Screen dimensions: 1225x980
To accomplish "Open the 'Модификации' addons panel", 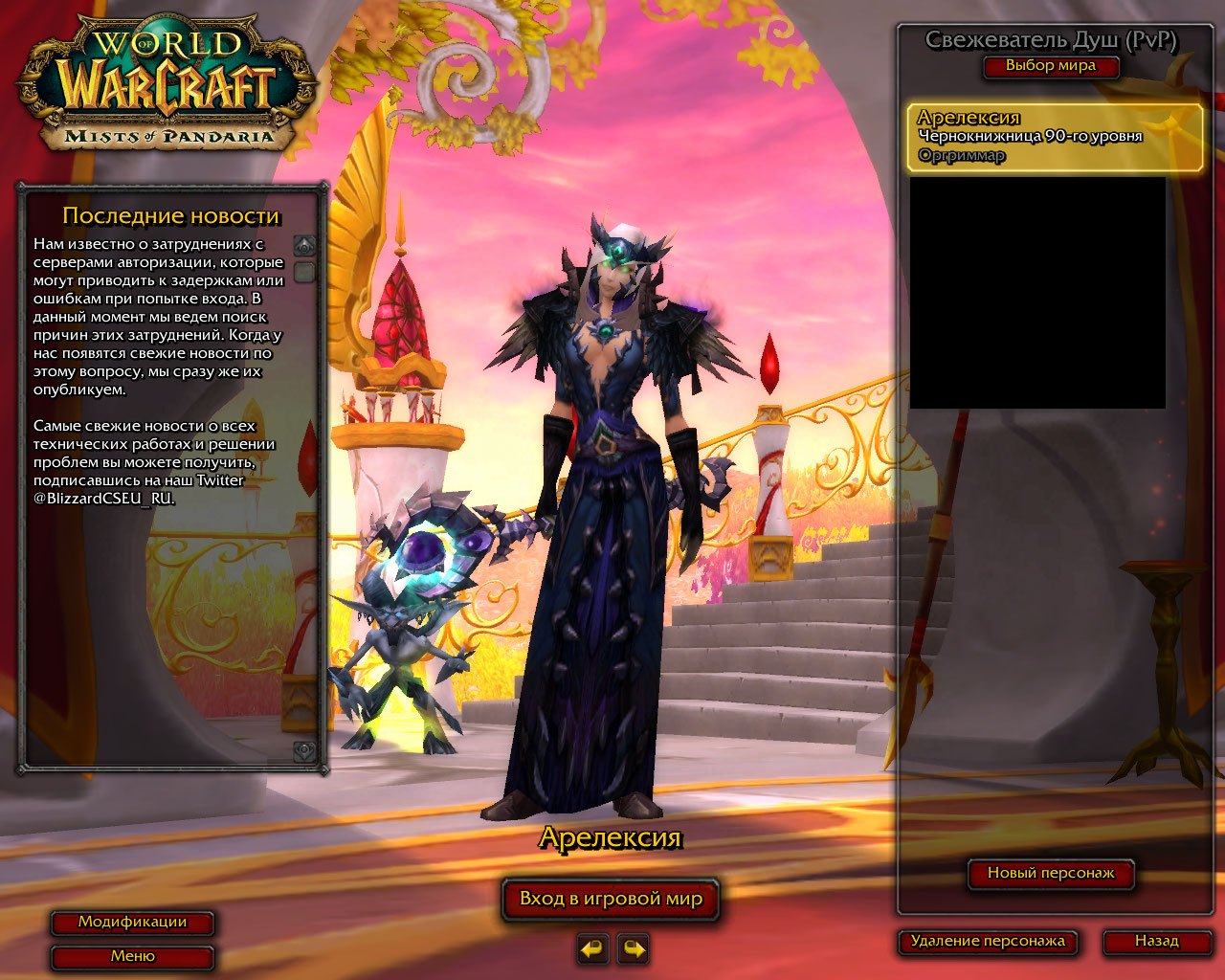I will point(134,923).
